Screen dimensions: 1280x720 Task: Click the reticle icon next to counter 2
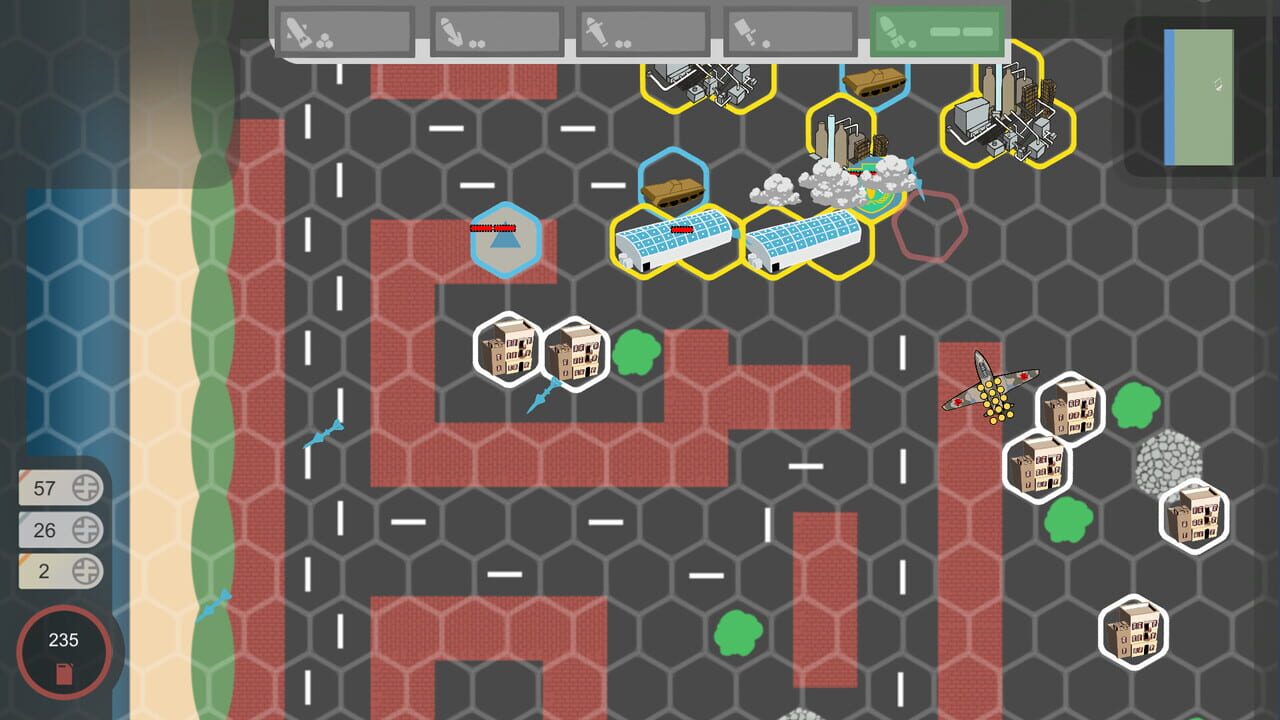pyautogui.click(x=86, y=571)
